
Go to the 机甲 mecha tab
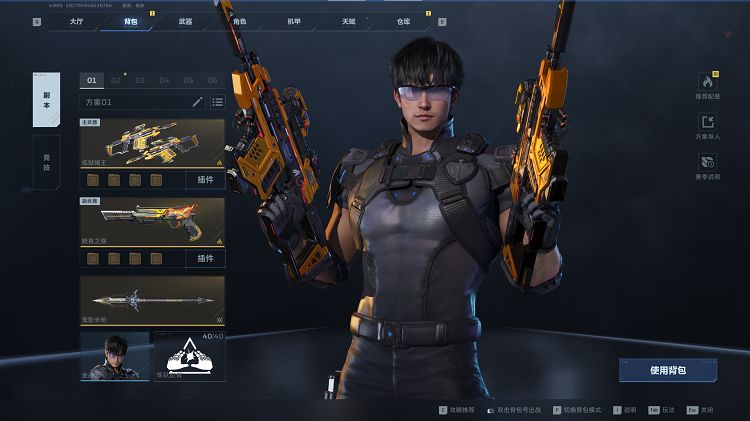(x=294, y=20)
